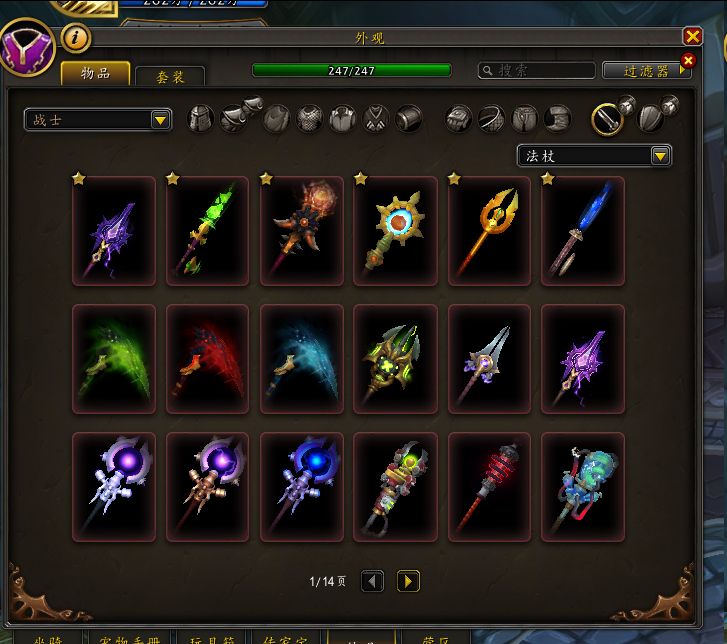Go to the next appearance page
727x644 pixels.
coord(408,581)
